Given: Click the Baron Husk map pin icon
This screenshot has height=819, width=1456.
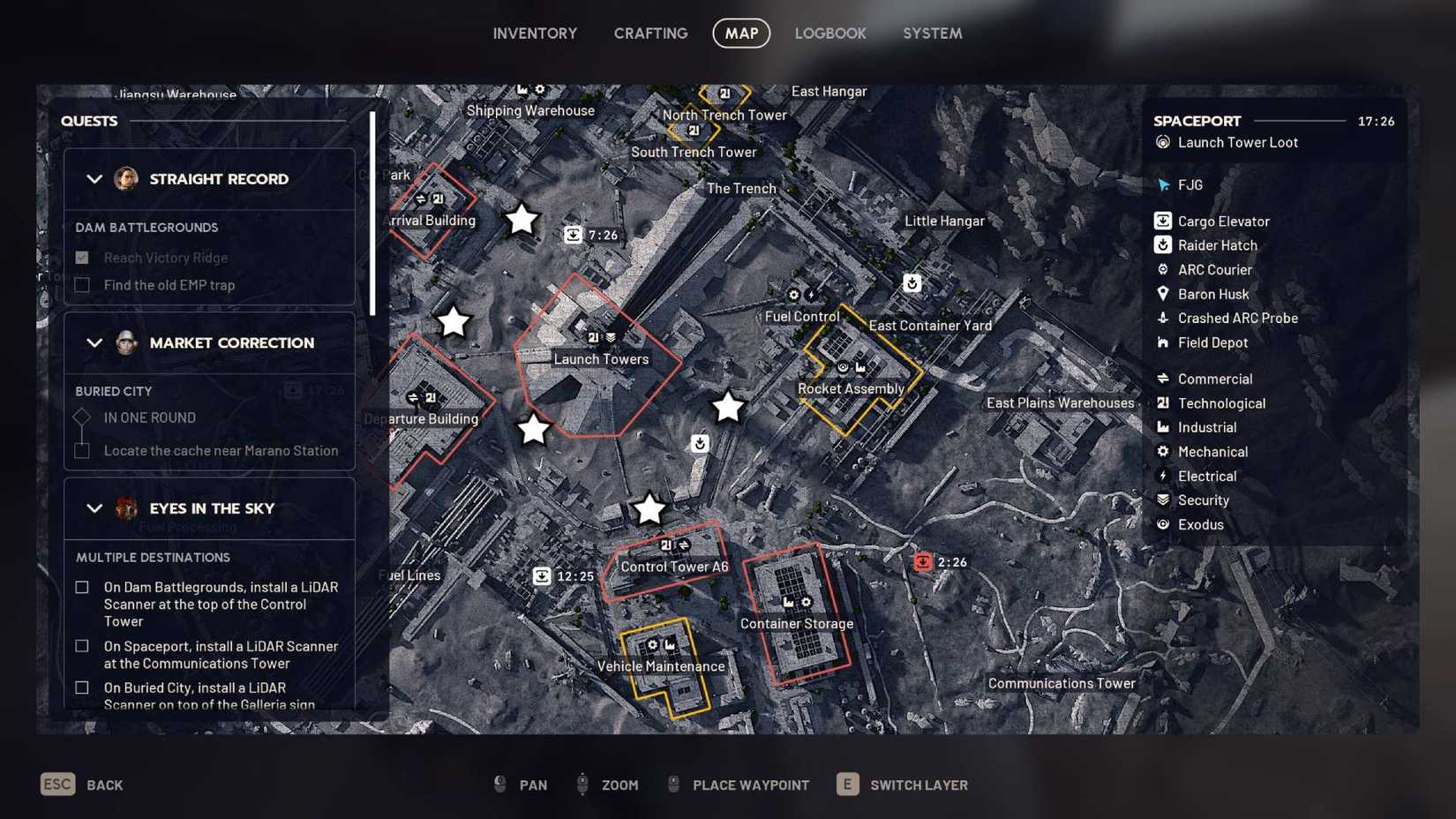Looking at the screenshot, I should pos(1162,294).
